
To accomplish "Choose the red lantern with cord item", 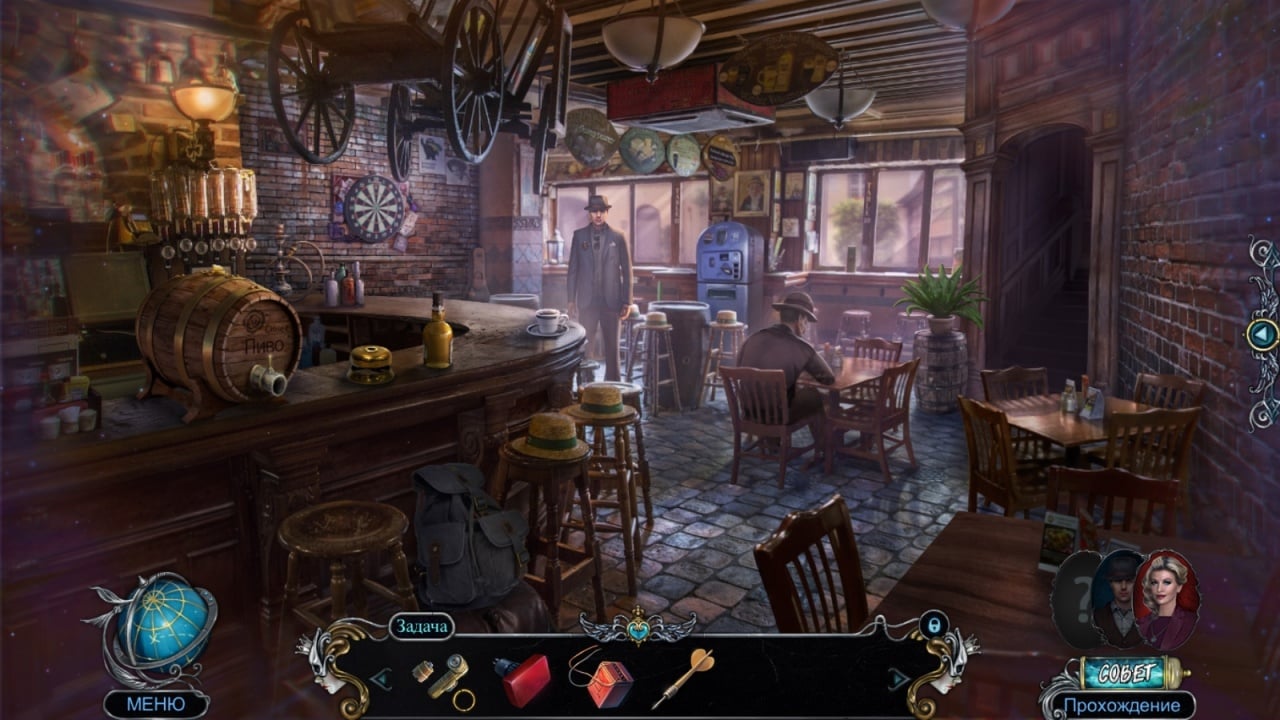I will [604, 677].
